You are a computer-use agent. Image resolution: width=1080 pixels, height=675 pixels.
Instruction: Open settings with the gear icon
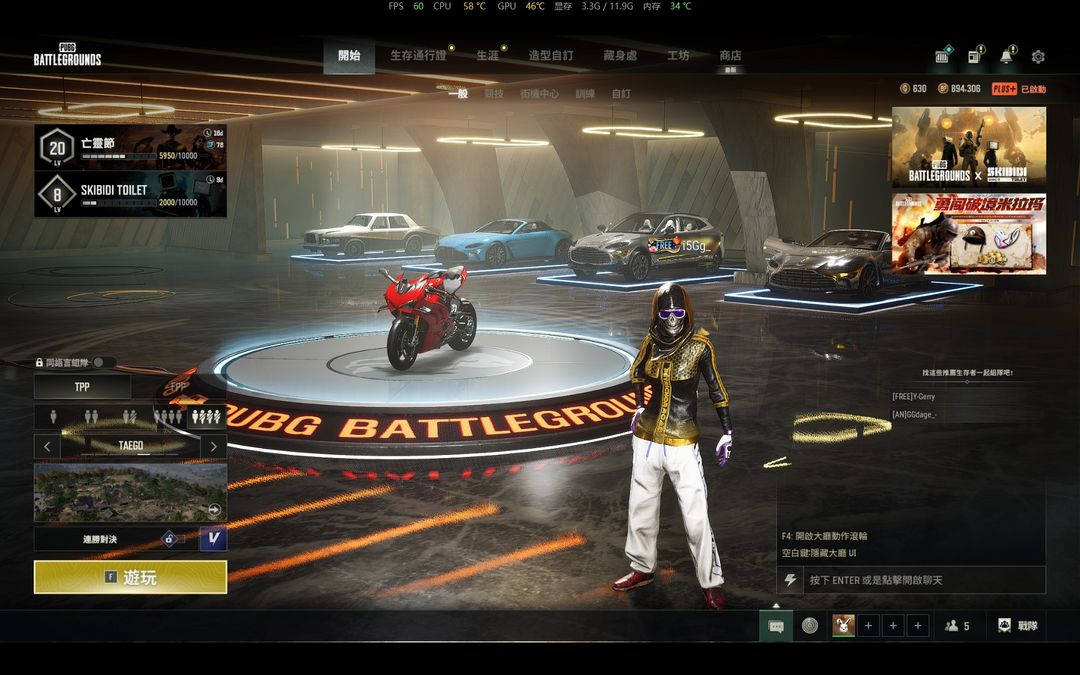1038,57
